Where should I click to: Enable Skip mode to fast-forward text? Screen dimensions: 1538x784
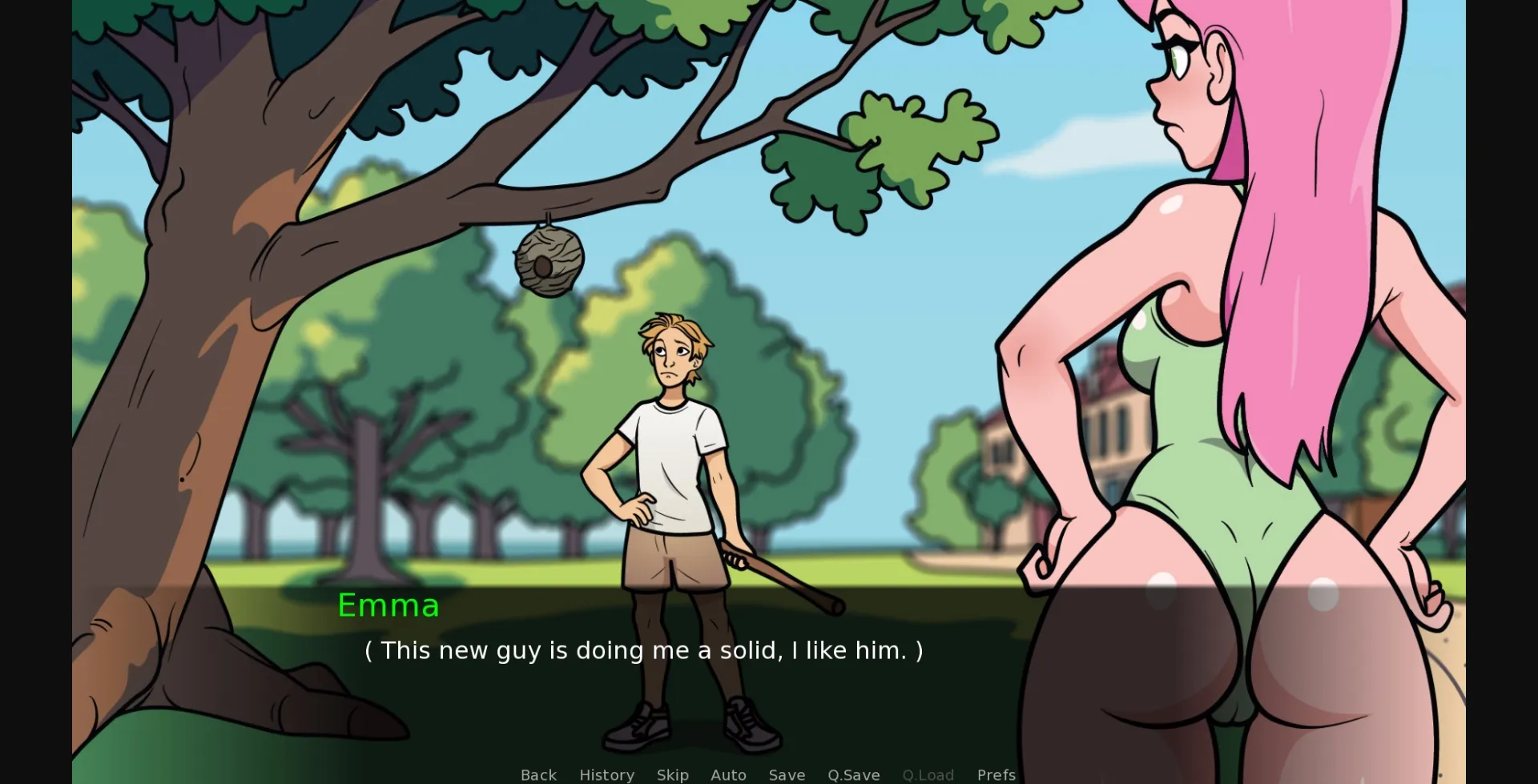(672, 774)
